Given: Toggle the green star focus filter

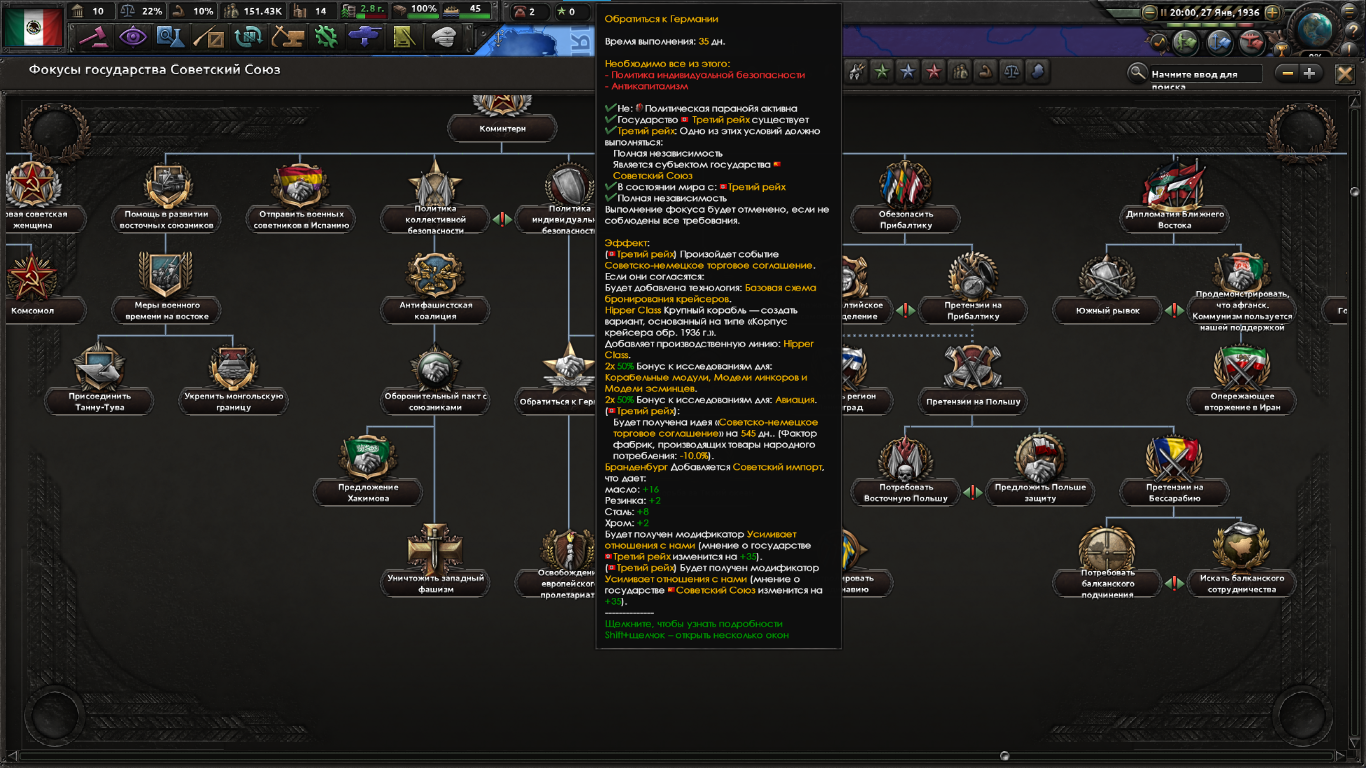Looking at the screenshot, I should 881,70.
